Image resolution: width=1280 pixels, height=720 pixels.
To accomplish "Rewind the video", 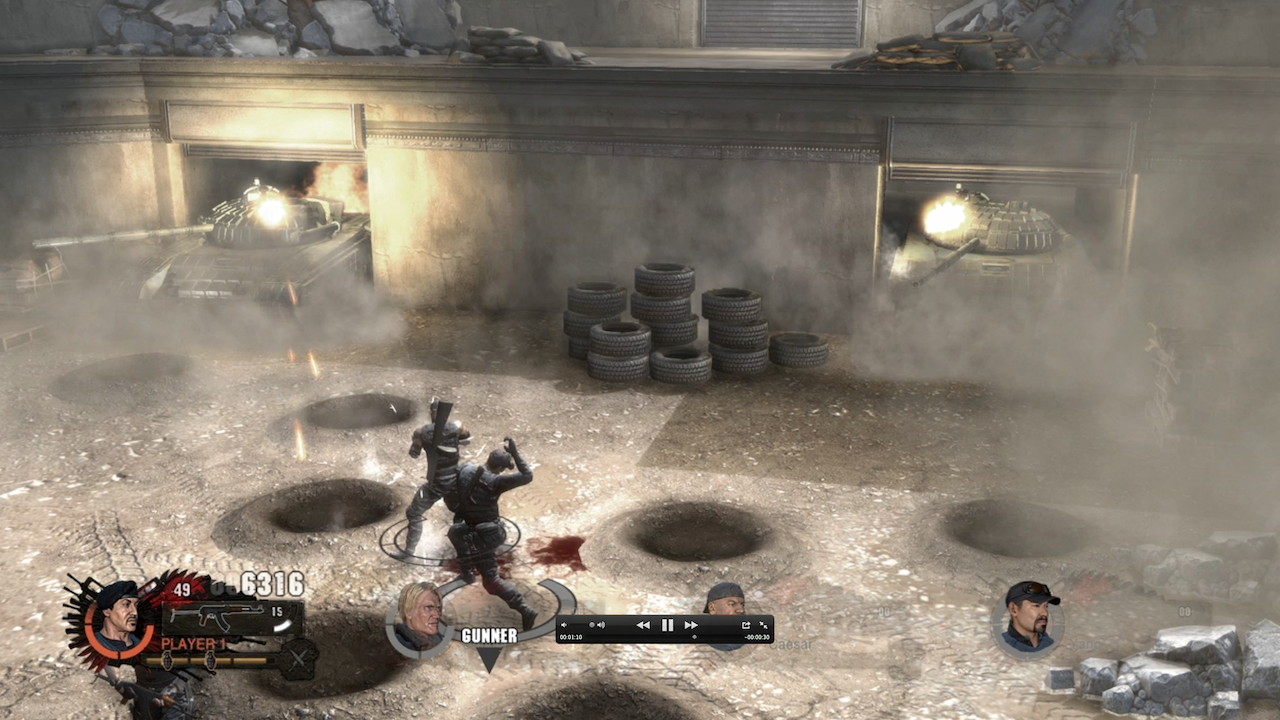I will pos(642,625).
